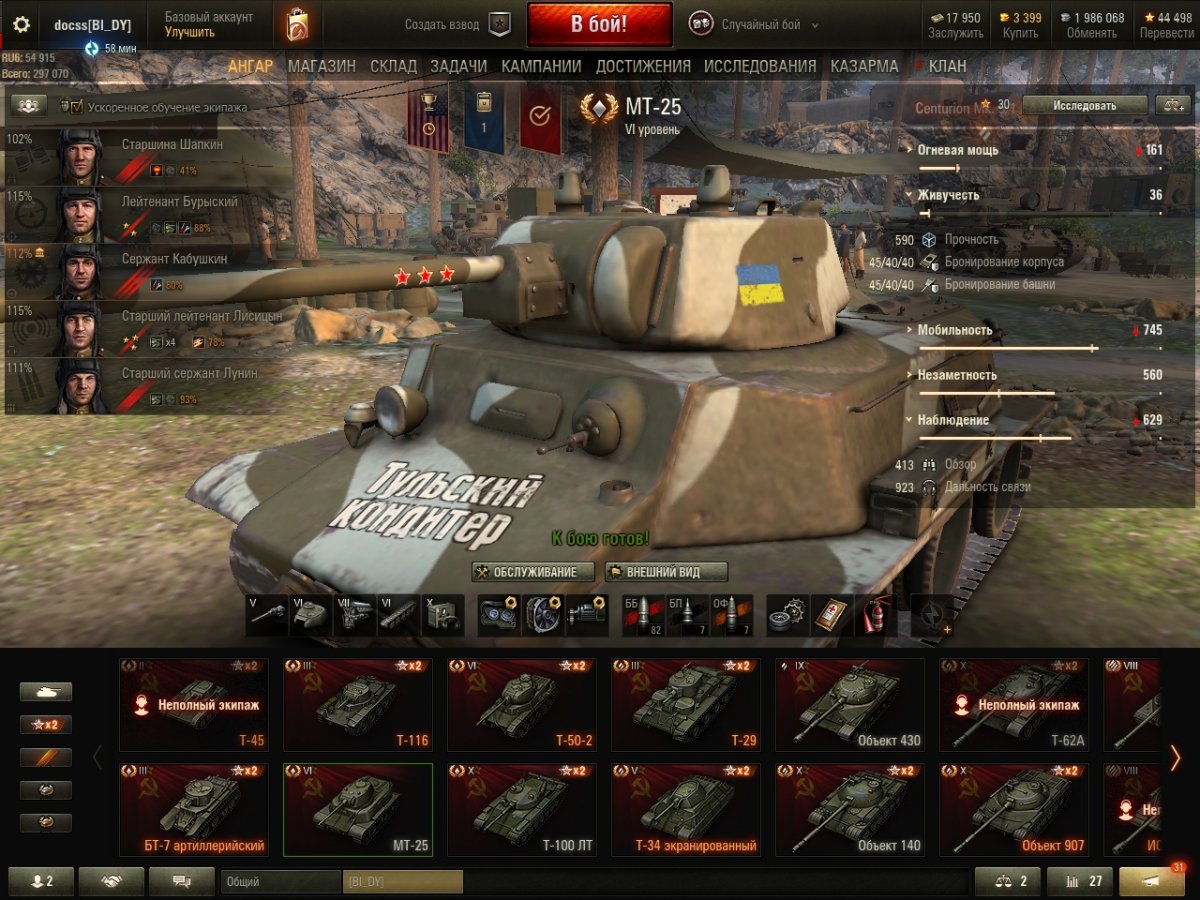
Task: Open the settings gear menu
Action: click(x=21, y=24)
